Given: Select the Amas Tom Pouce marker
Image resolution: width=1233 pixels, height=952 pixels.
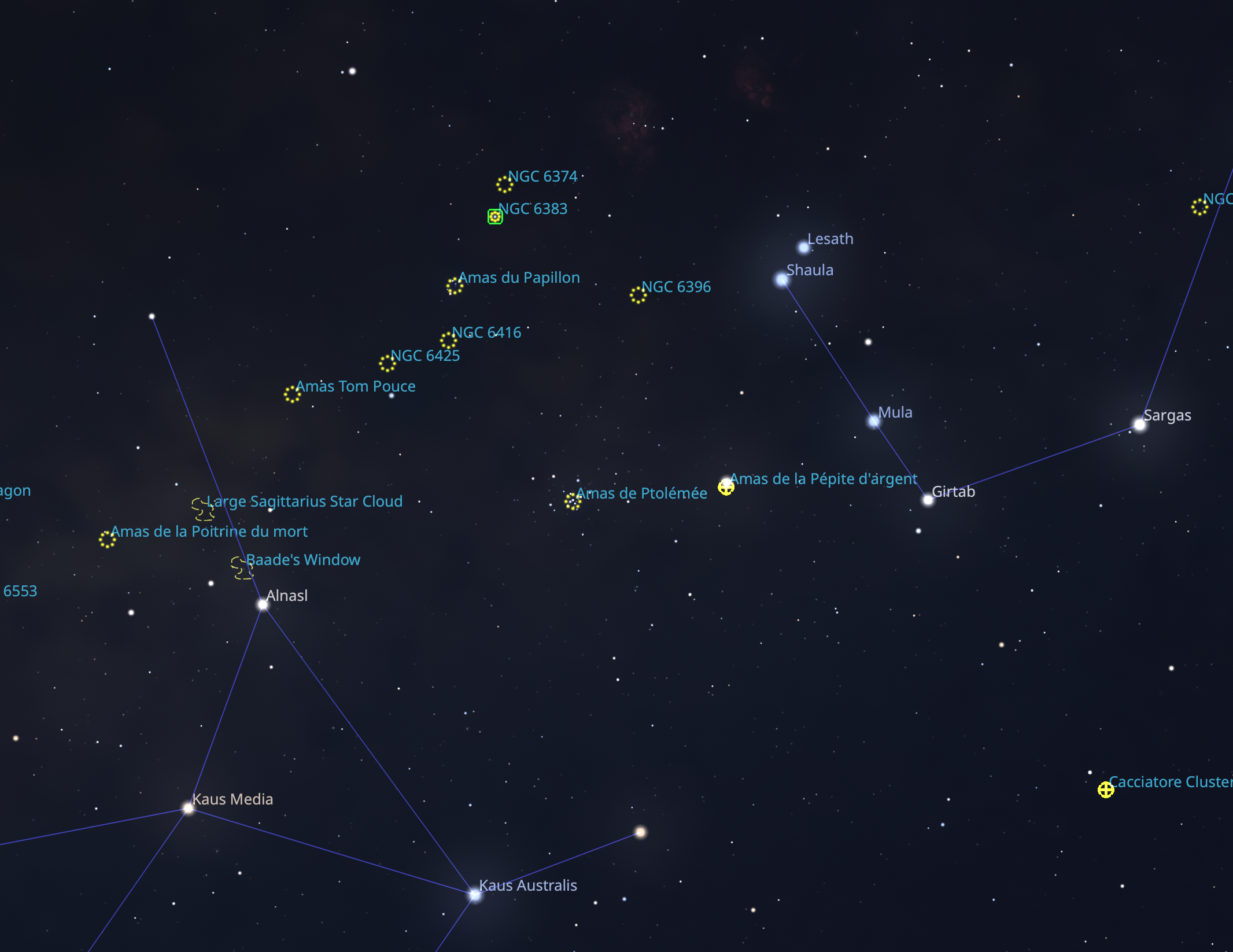Looking at the screenshot, I should tap(292, 394).
